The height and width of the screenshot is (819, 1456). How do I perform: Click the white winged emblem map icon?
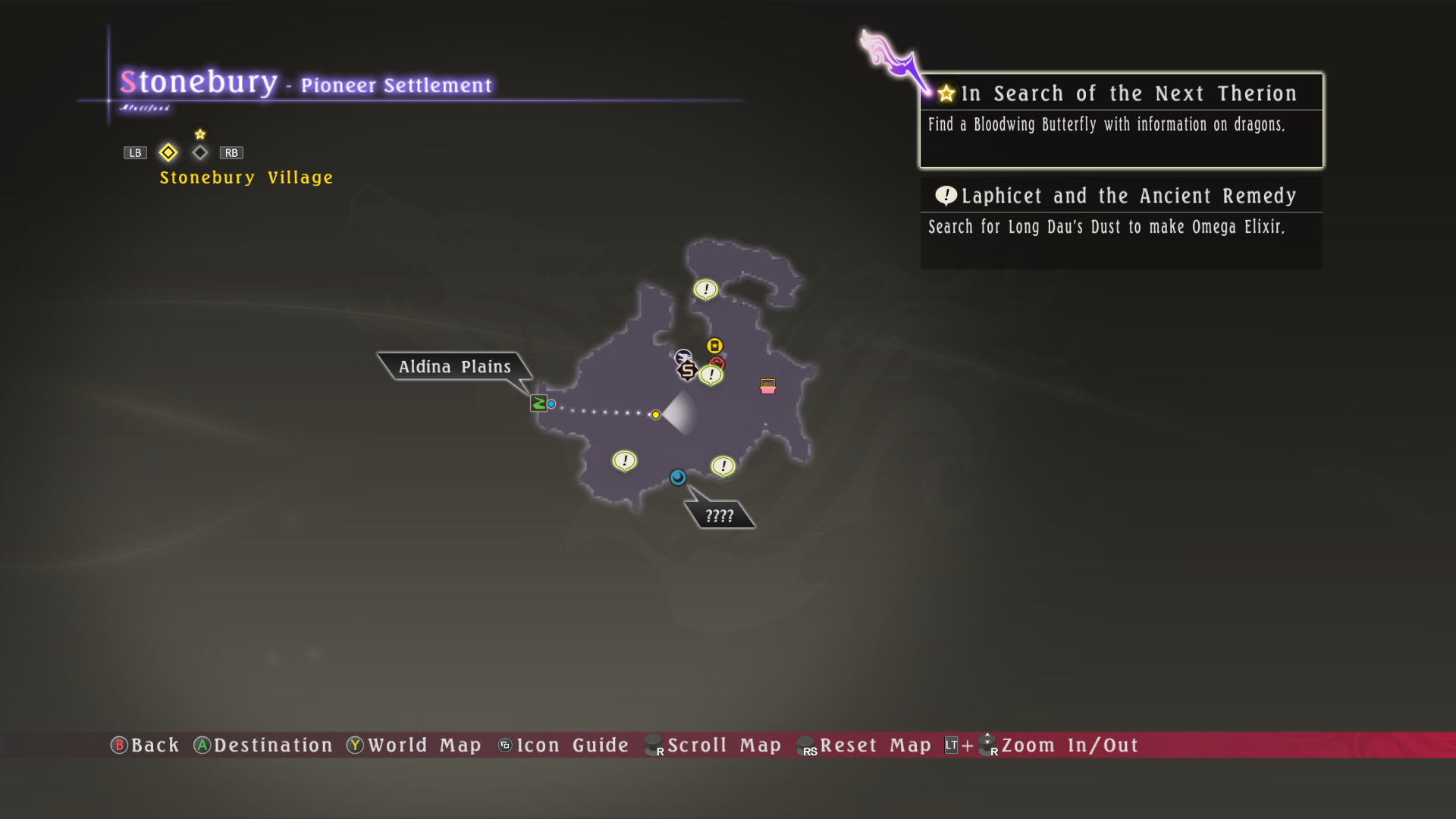coord(683,356)
